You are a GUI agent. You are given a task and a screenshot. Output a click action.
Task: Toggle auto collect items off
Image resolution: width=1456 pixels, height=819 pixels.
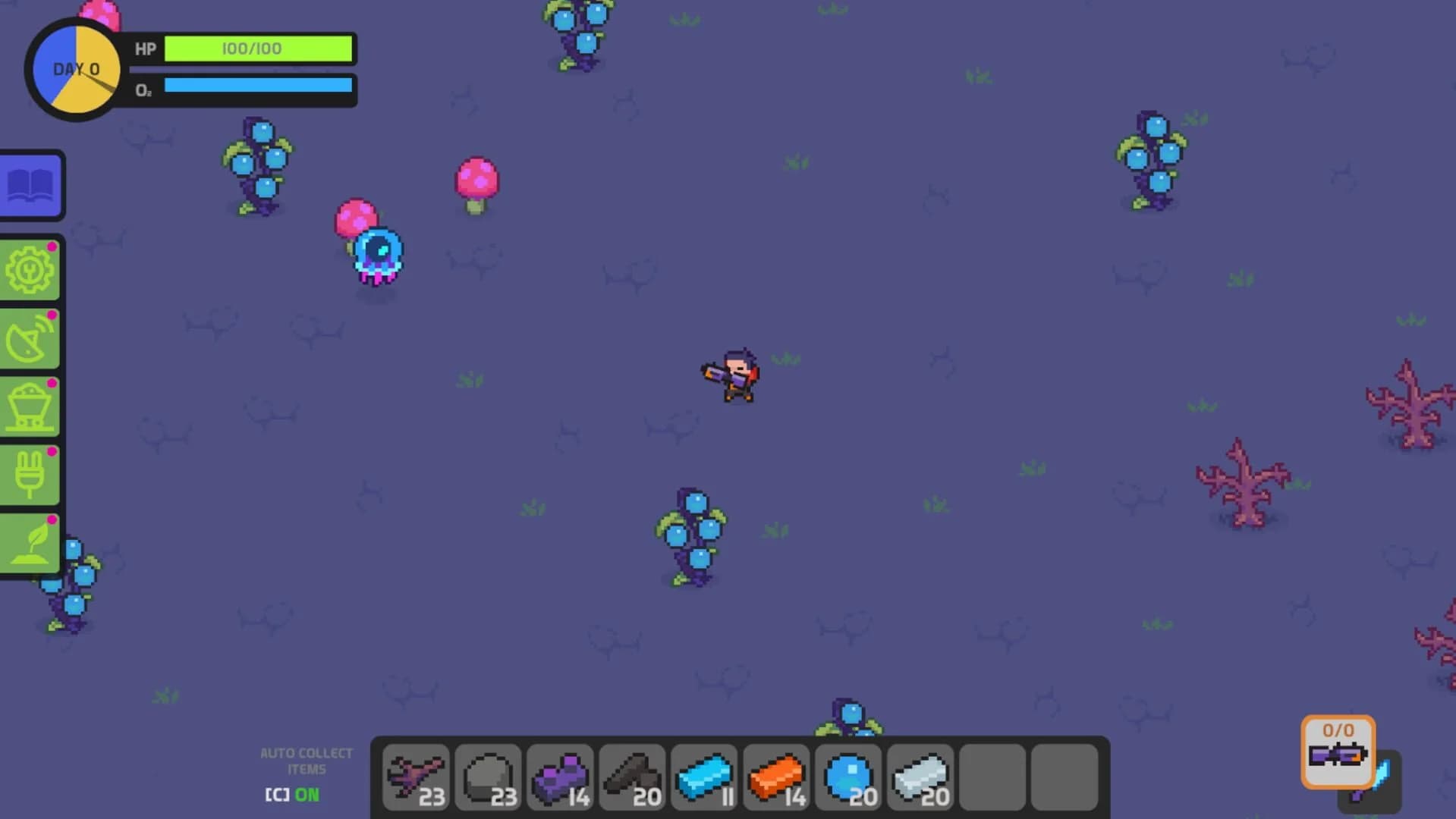[x=291, y=795]
